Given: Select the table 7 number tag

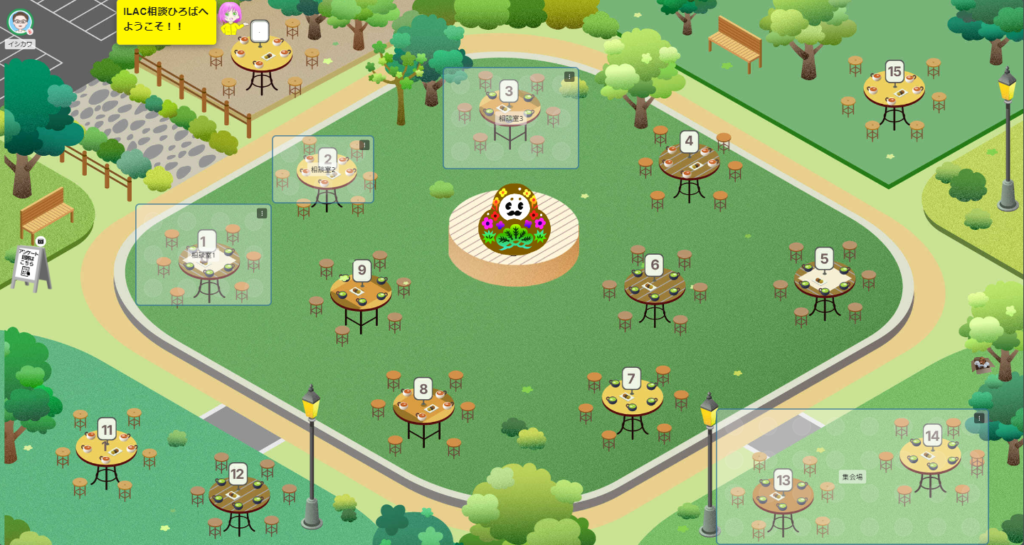Looking at the screenshot, I should click(631, 378).
